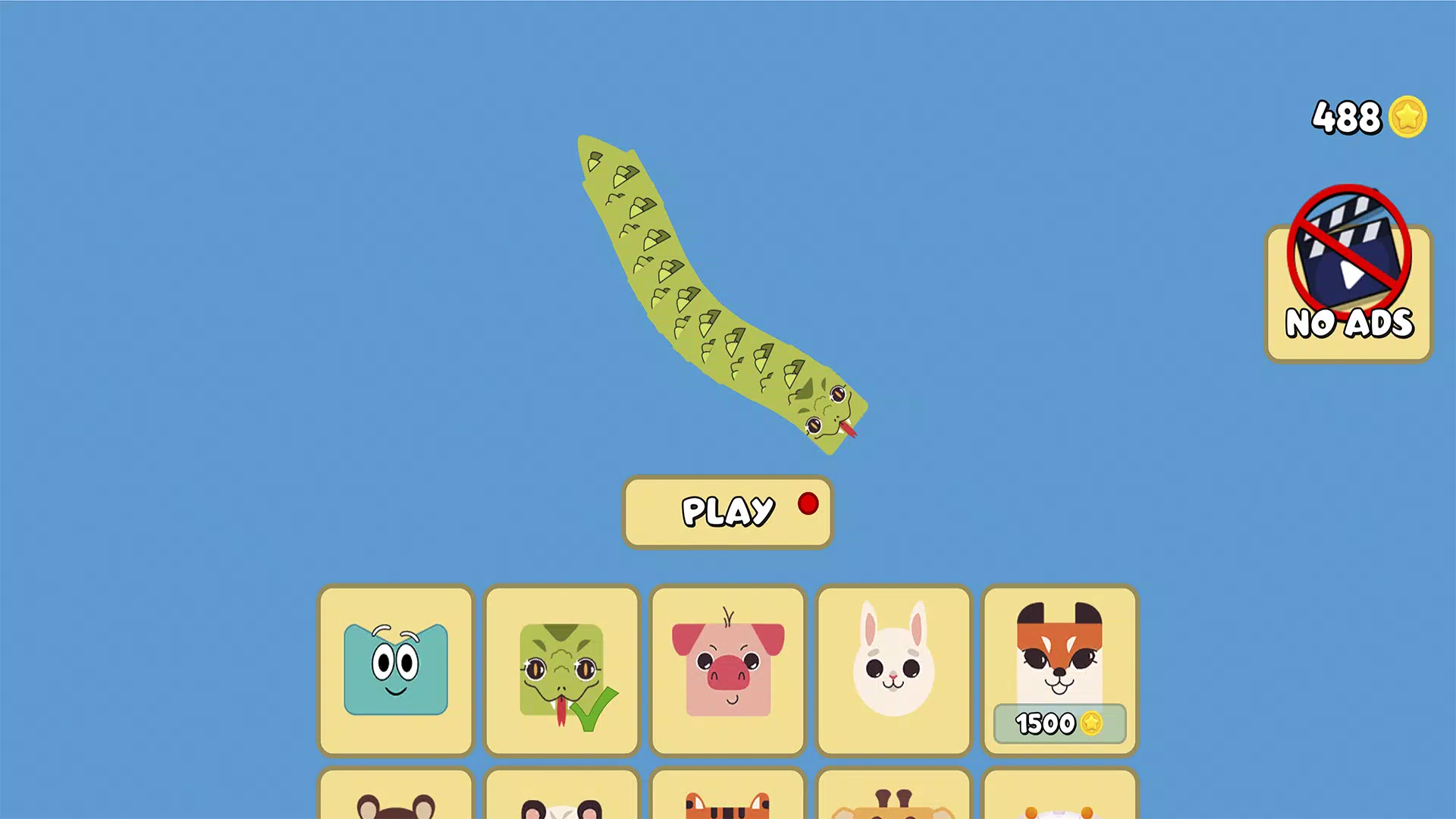Select the blue square character skin
This screenshot has width=1456, height=819.
[x=395, y=670]
